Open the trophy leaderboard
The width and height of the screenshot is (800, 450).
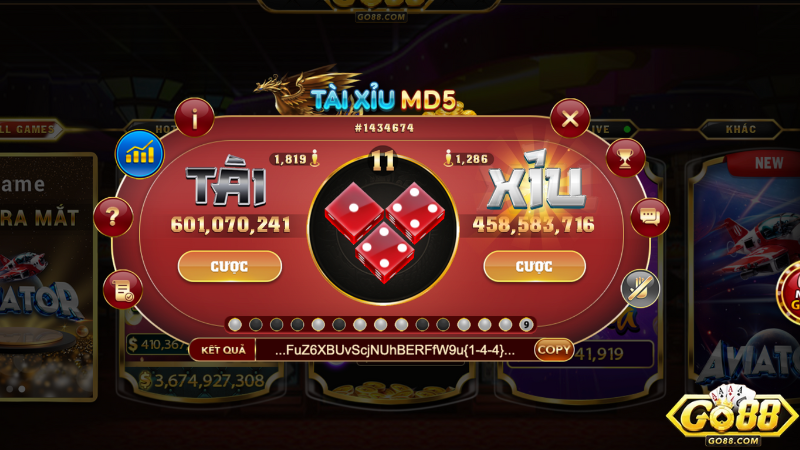tap(626, 158)
